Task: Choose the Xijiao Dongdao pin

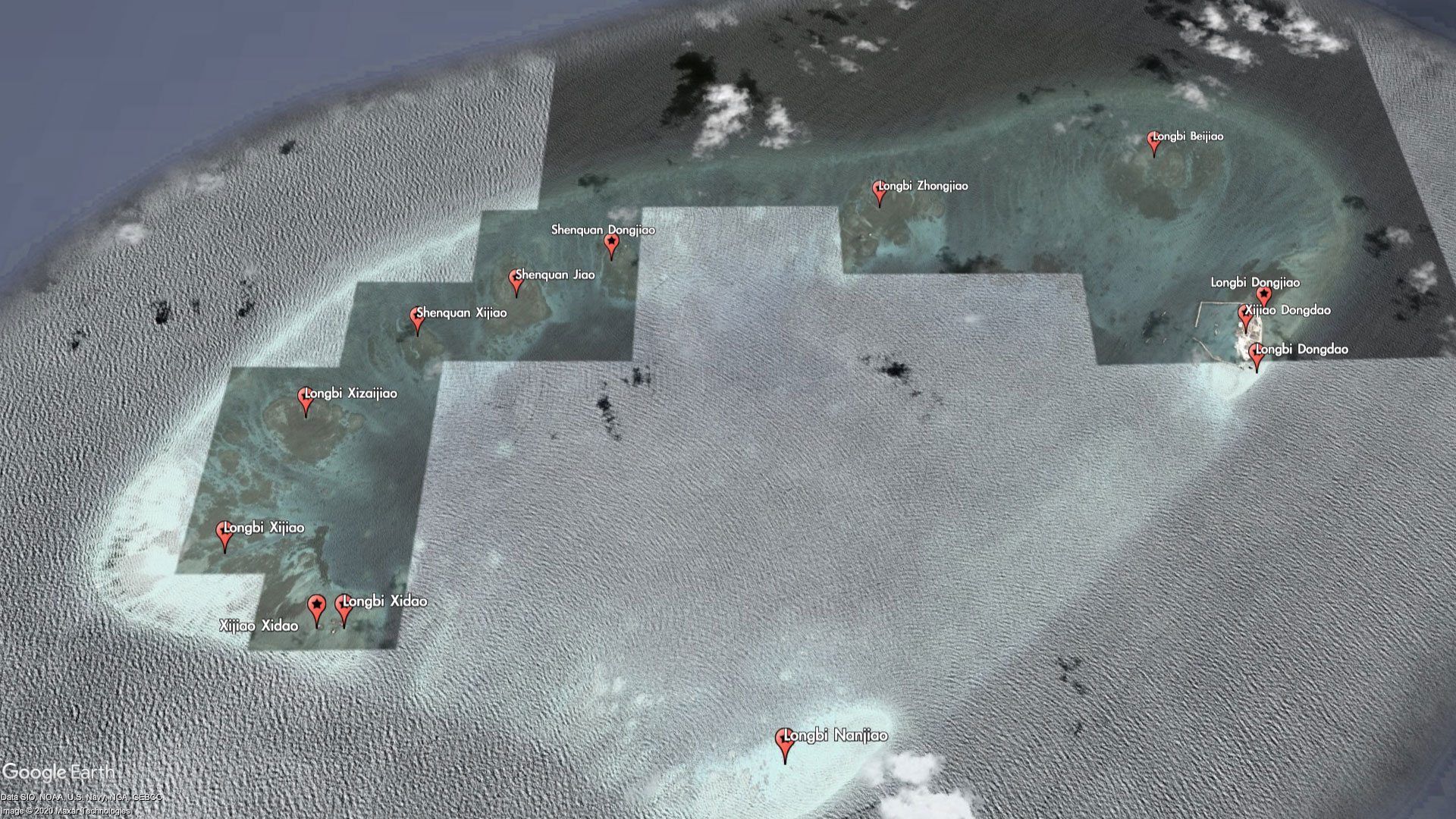Action: [1245, 315]
